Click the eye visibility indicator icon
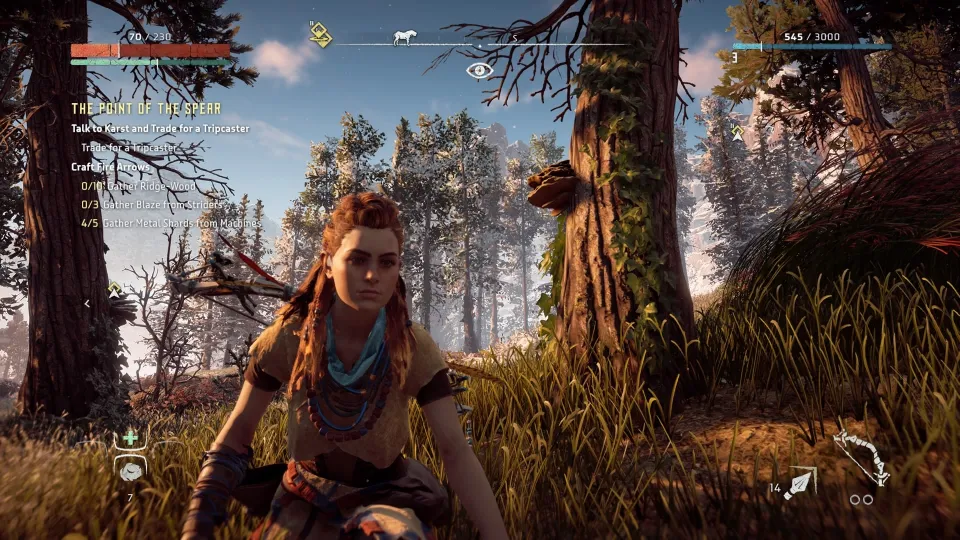The height and width of the screenshot is (540, 960). pos(480,70)
